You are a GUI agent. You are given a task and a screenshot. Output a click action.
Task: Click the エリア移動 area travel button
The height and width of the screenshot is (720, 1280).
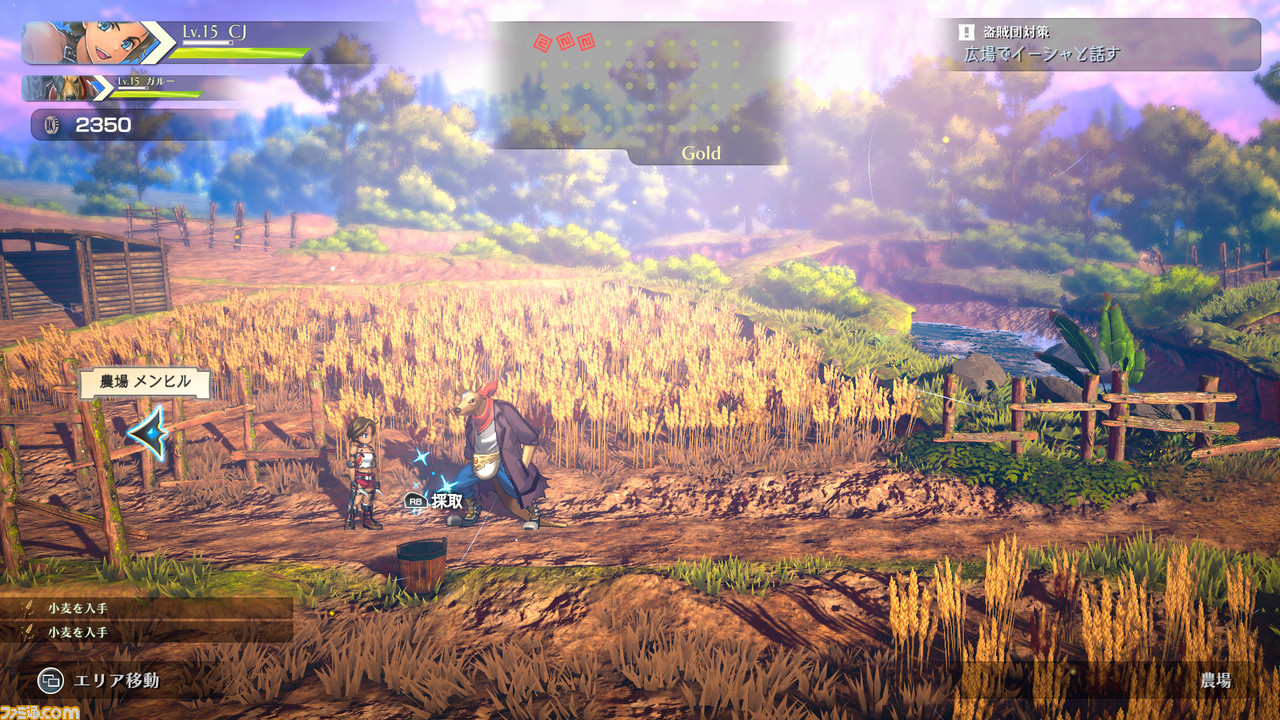pos(98,681)
